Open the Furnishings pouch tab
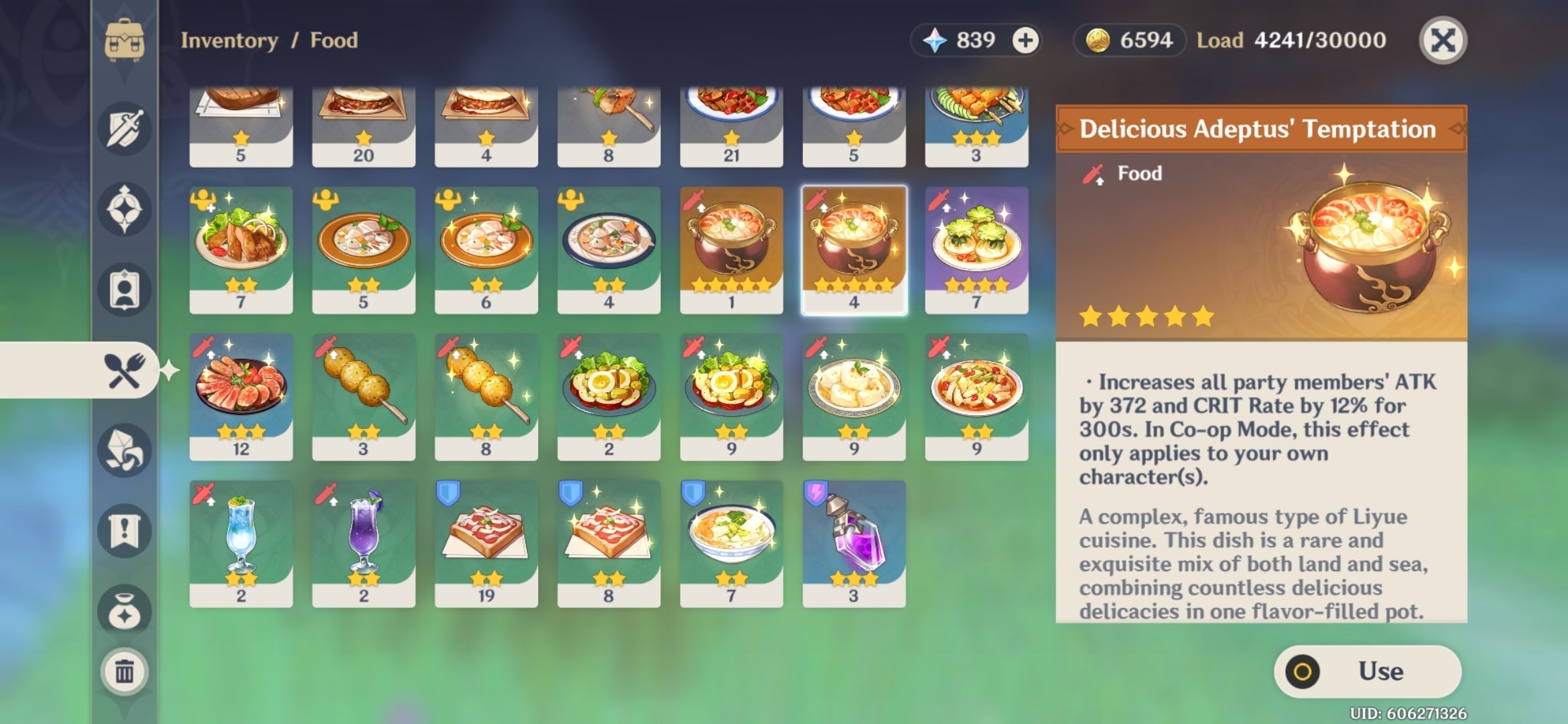 [125, 605]
